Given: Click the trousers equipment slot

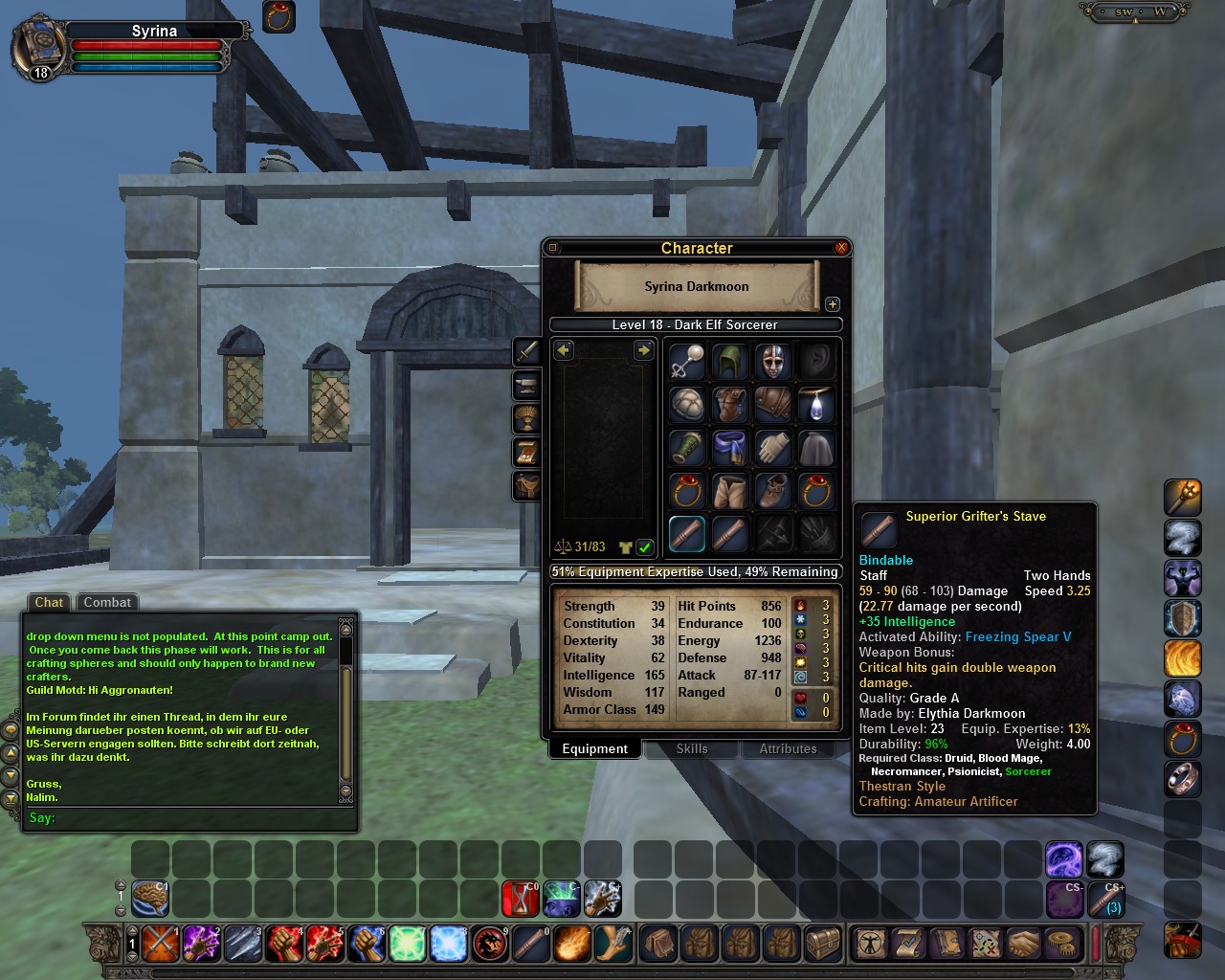Looking at the screenshot, I should tap(729, 491).
